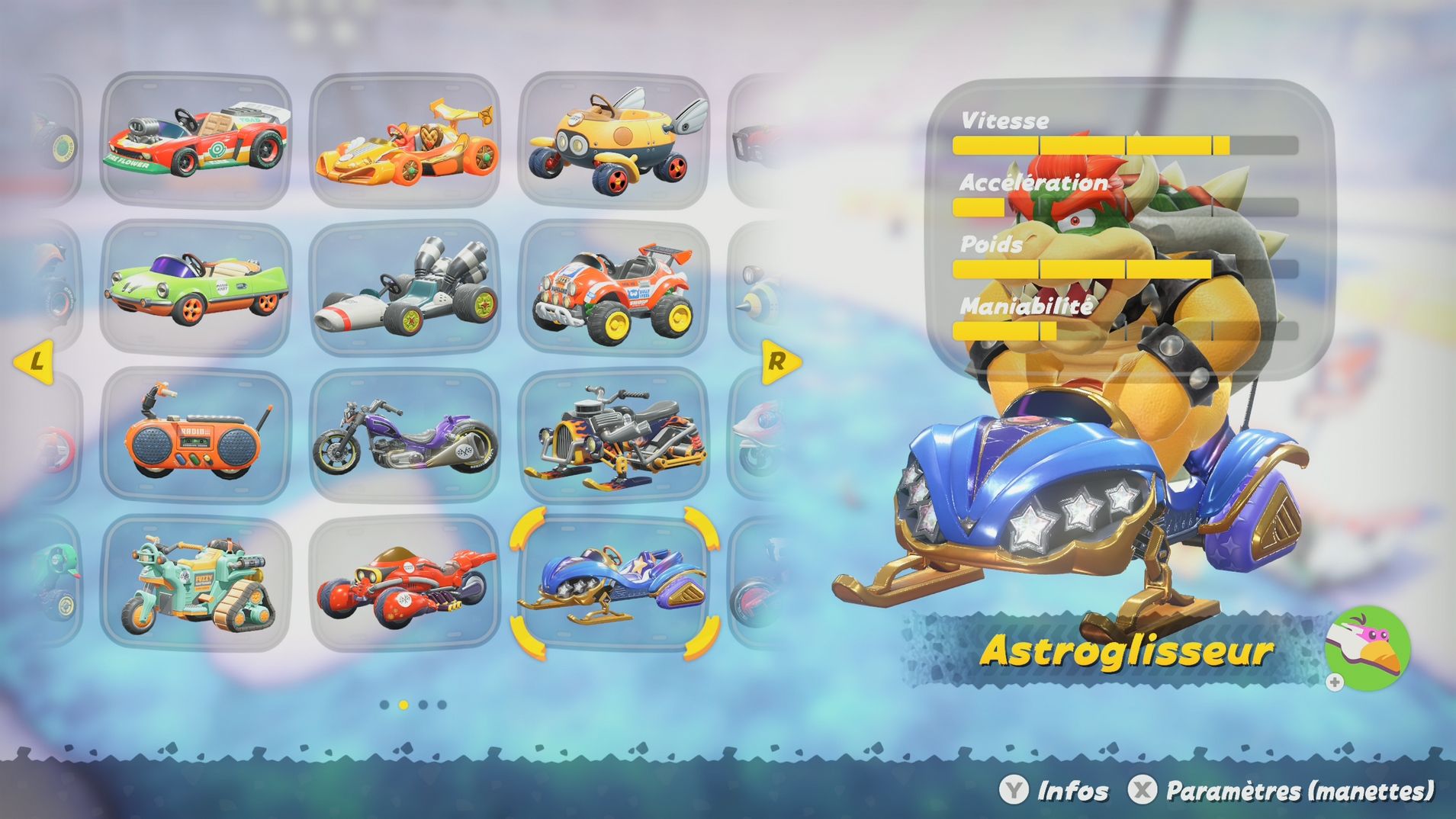Select the red Mayflower race car
The image size is (1456, 819).
pyautogui.click(x=198, y=140)
